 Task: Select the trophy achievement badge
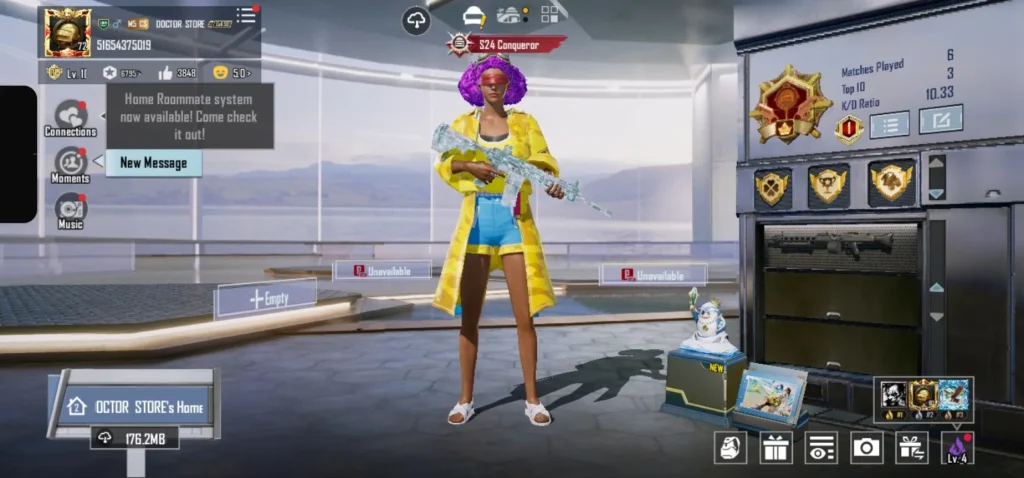(x=828, y=185)
